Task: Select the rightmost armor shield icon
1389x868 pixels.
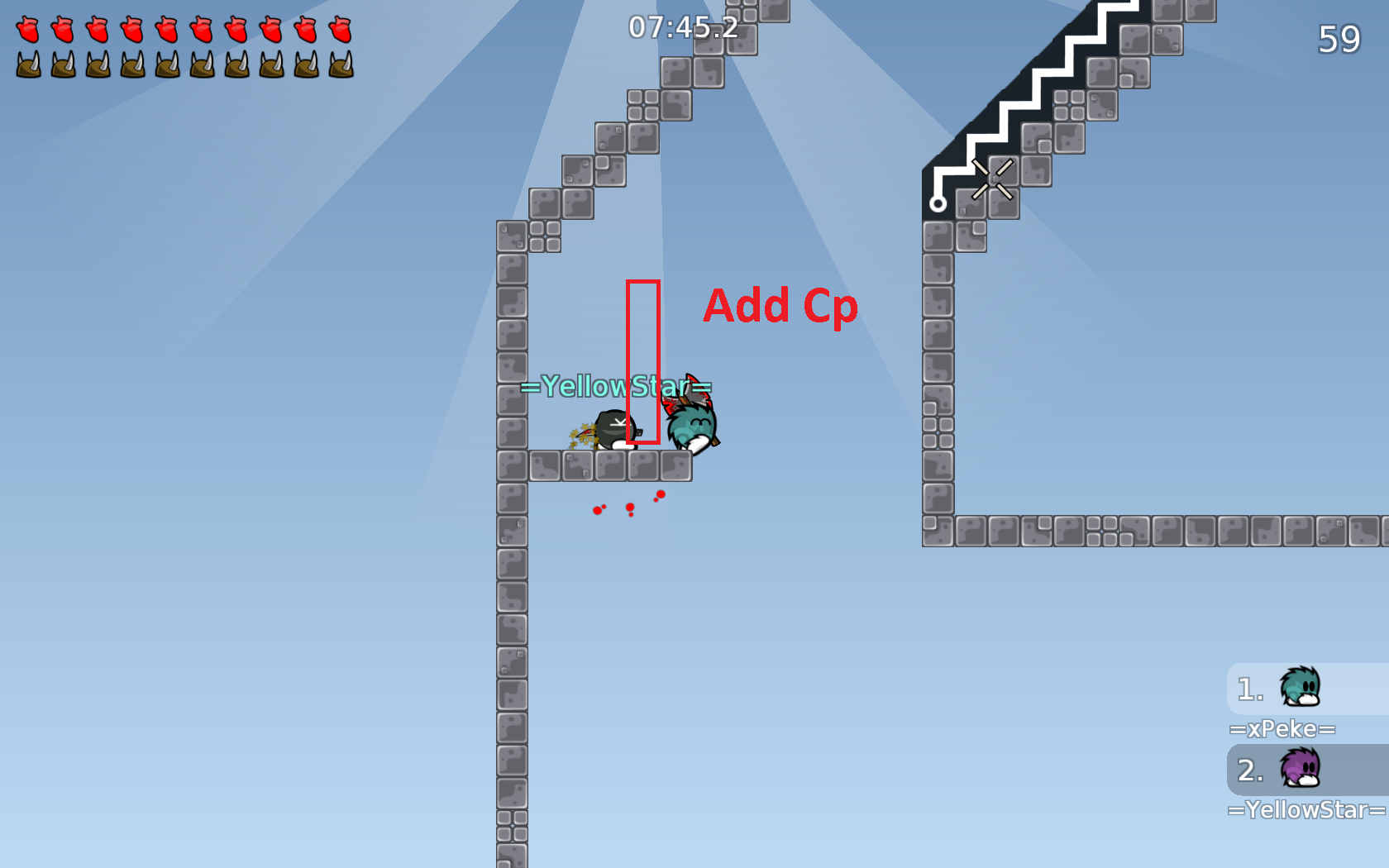Action: click(340, 63)
